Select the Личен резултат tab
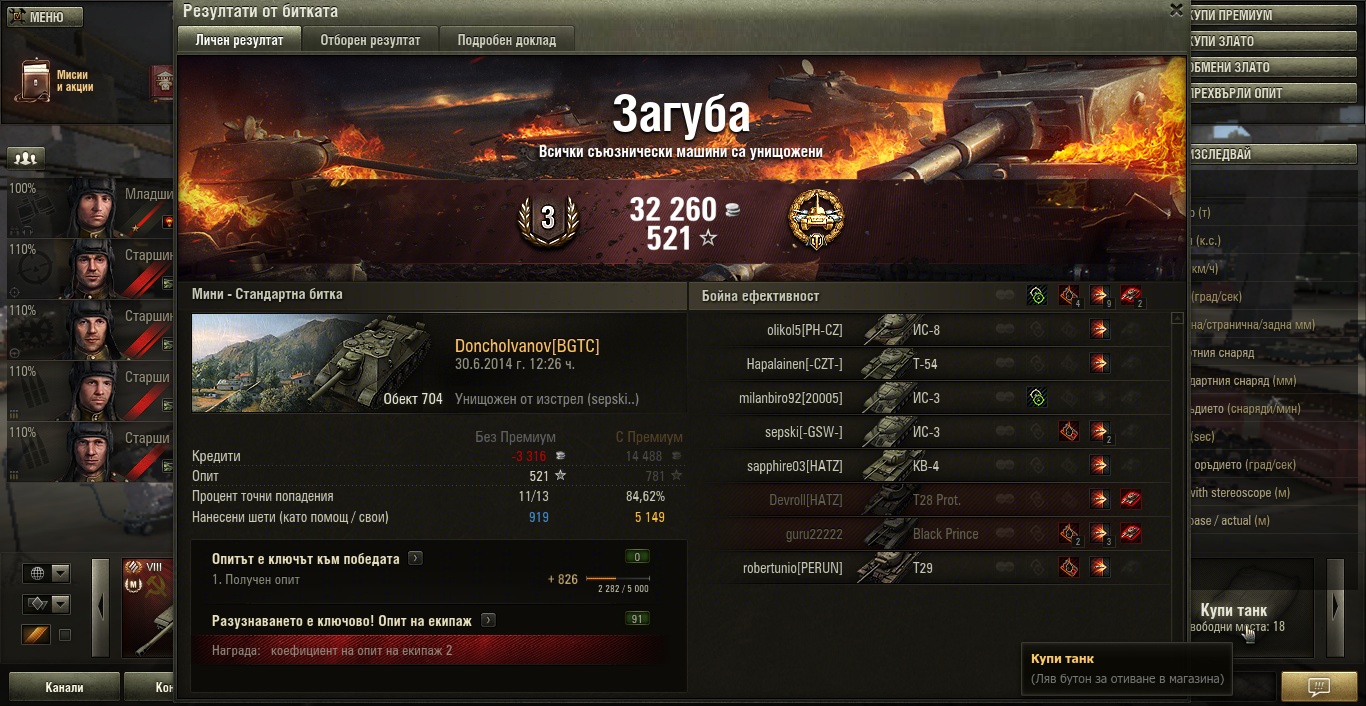This screenshot has width=1366, height=706. click(x=240, y=40)
